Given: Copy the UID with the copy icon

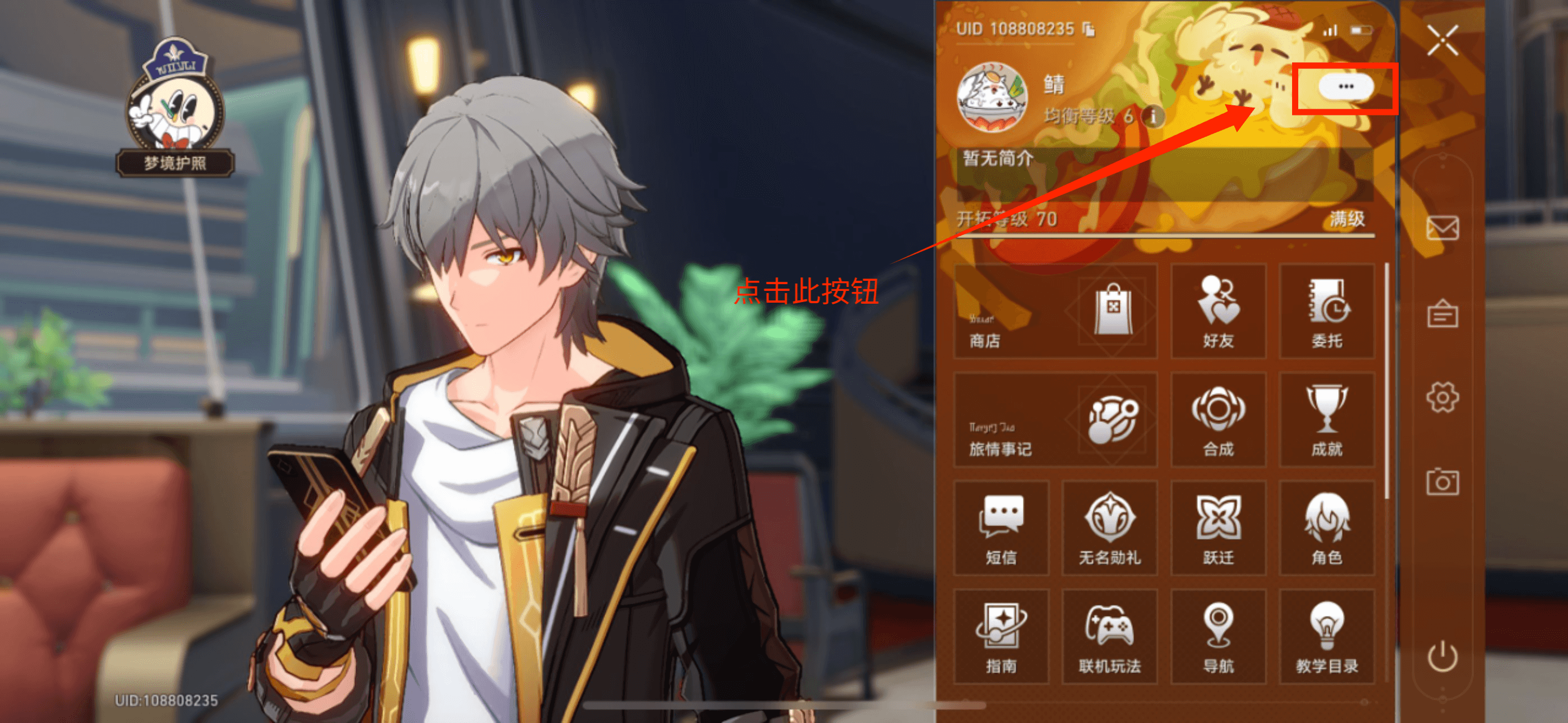Looking at the screenshot, I should pyautogui.click(x=1089, y=29).
